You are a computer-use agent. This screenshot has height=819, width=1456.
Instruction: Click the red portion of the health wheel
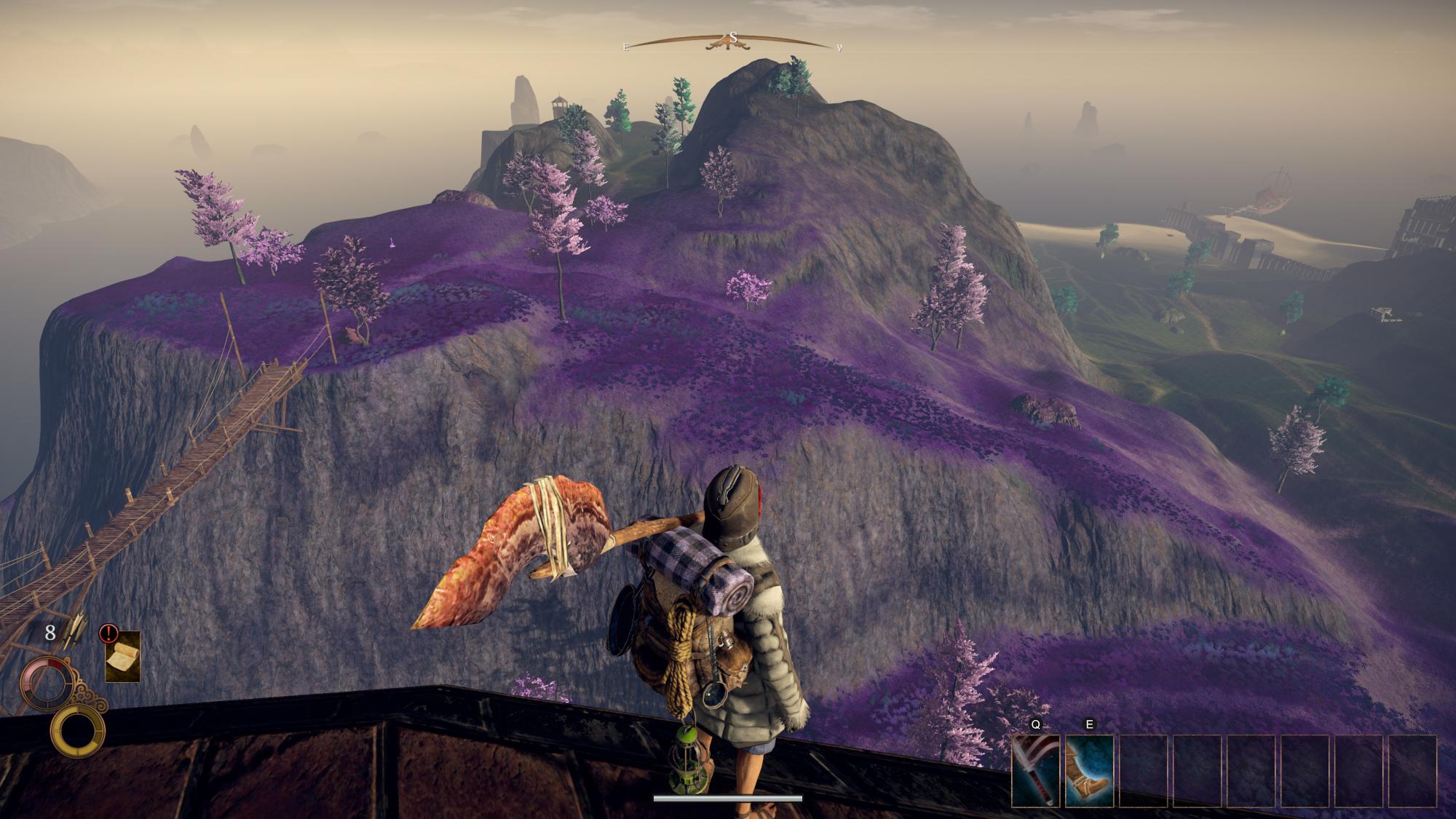(x=55, y=665)
